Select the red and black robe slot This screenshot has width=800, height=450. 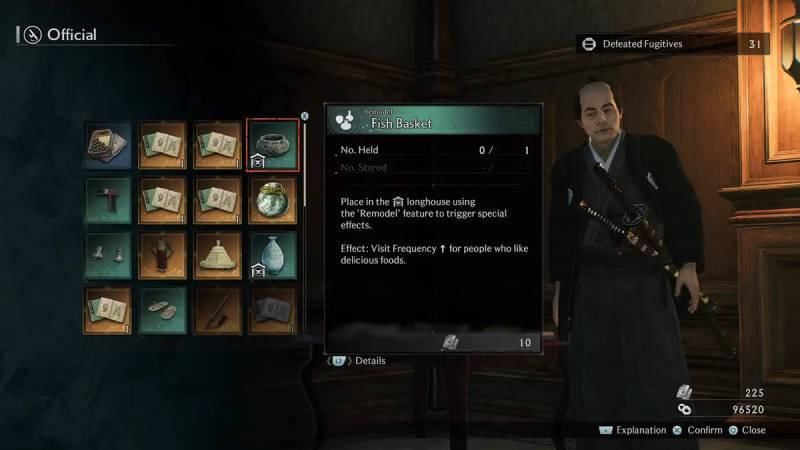pos(163,255)
